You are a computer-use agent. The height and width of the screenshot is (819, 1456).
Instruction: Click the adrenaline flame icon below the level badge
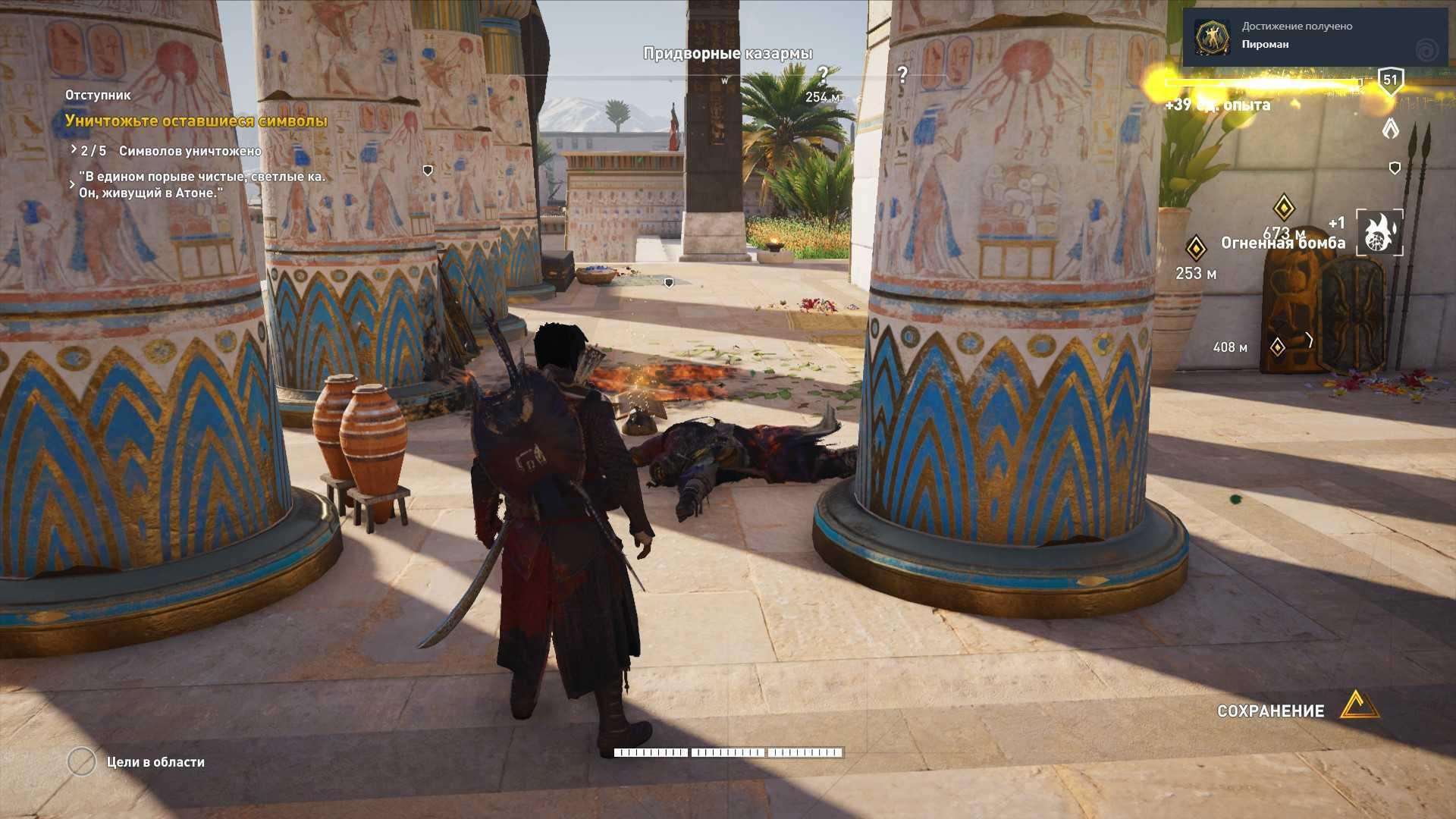1390,128
